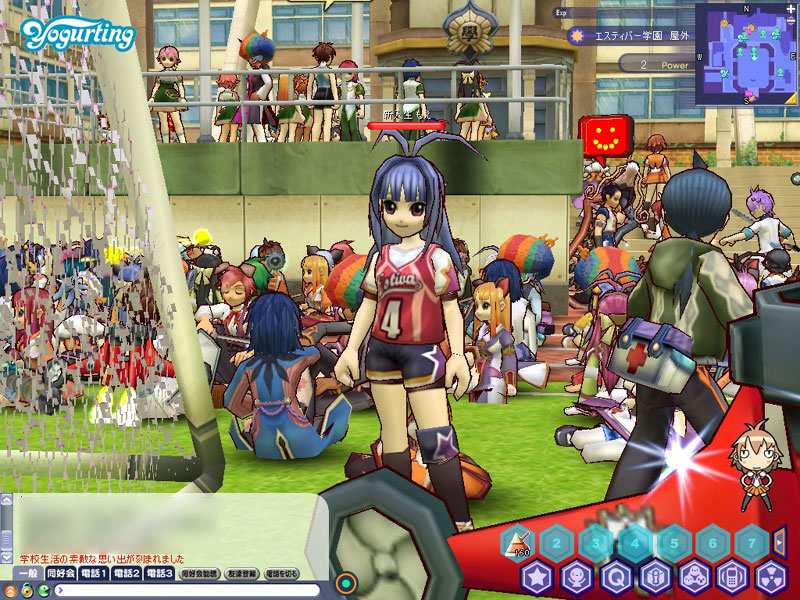Expand the hotbar with the arrow button
The width and height of the screenshot is (800, 600).
click(780, 542)
